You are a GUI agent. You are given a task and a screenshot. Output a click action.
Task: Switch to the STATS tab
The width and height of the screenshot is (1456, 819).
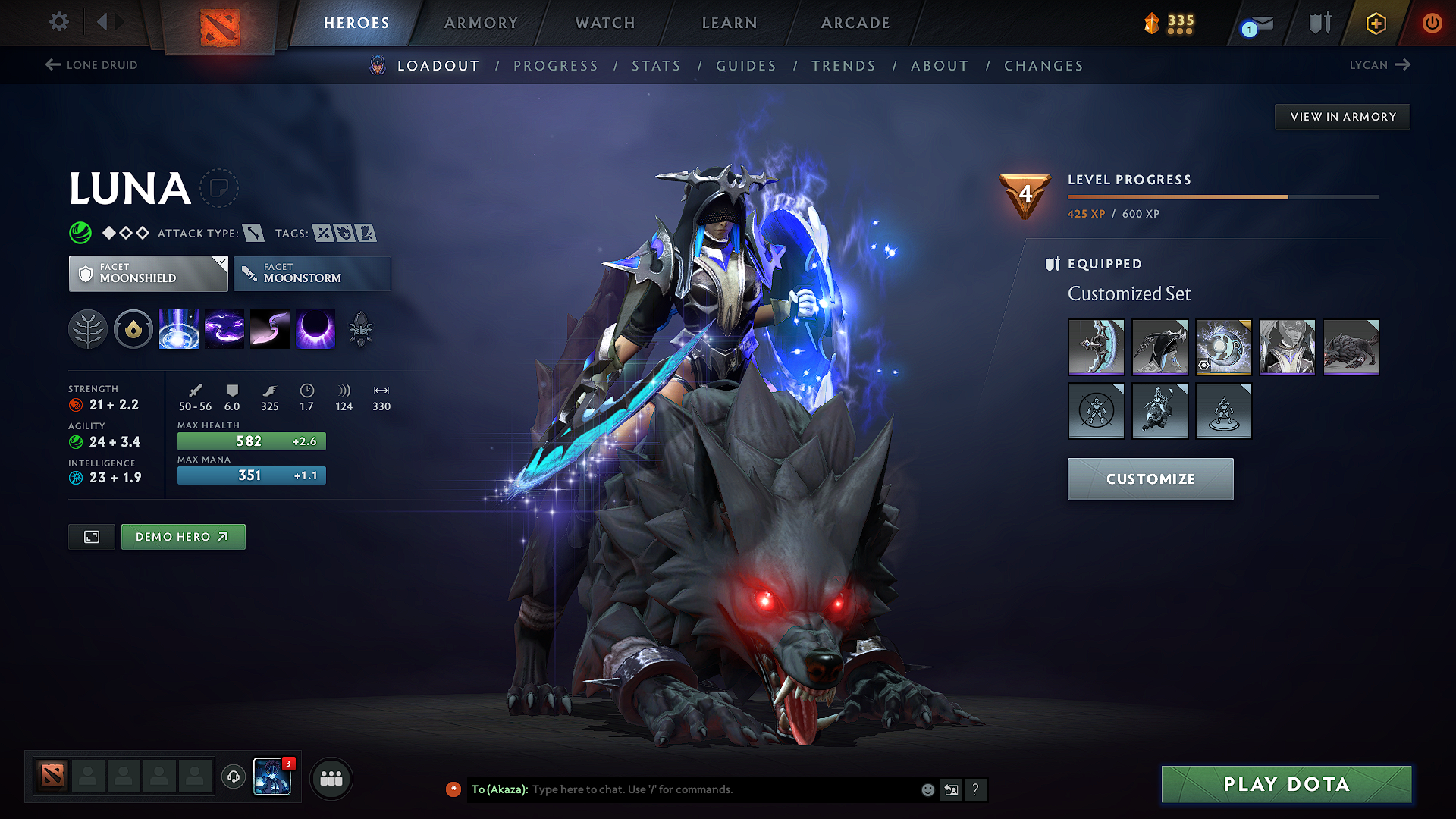tap(656, 65)
